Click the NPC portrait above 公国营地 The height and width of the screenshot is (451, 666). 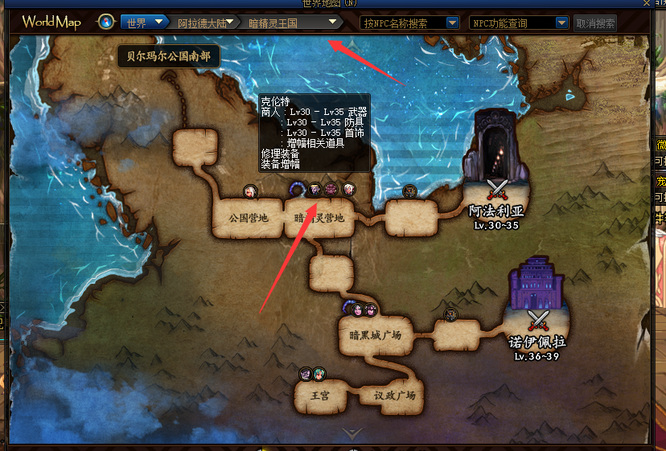(x=250, y=190)
